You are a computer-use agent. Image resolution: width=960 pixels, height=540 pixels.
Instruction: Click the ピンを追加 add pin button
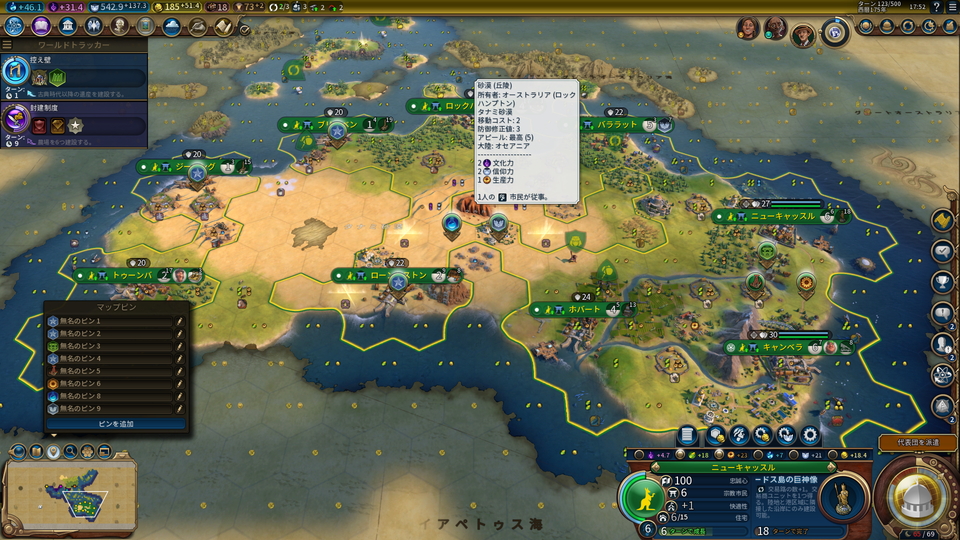click(x=115, y=424)
